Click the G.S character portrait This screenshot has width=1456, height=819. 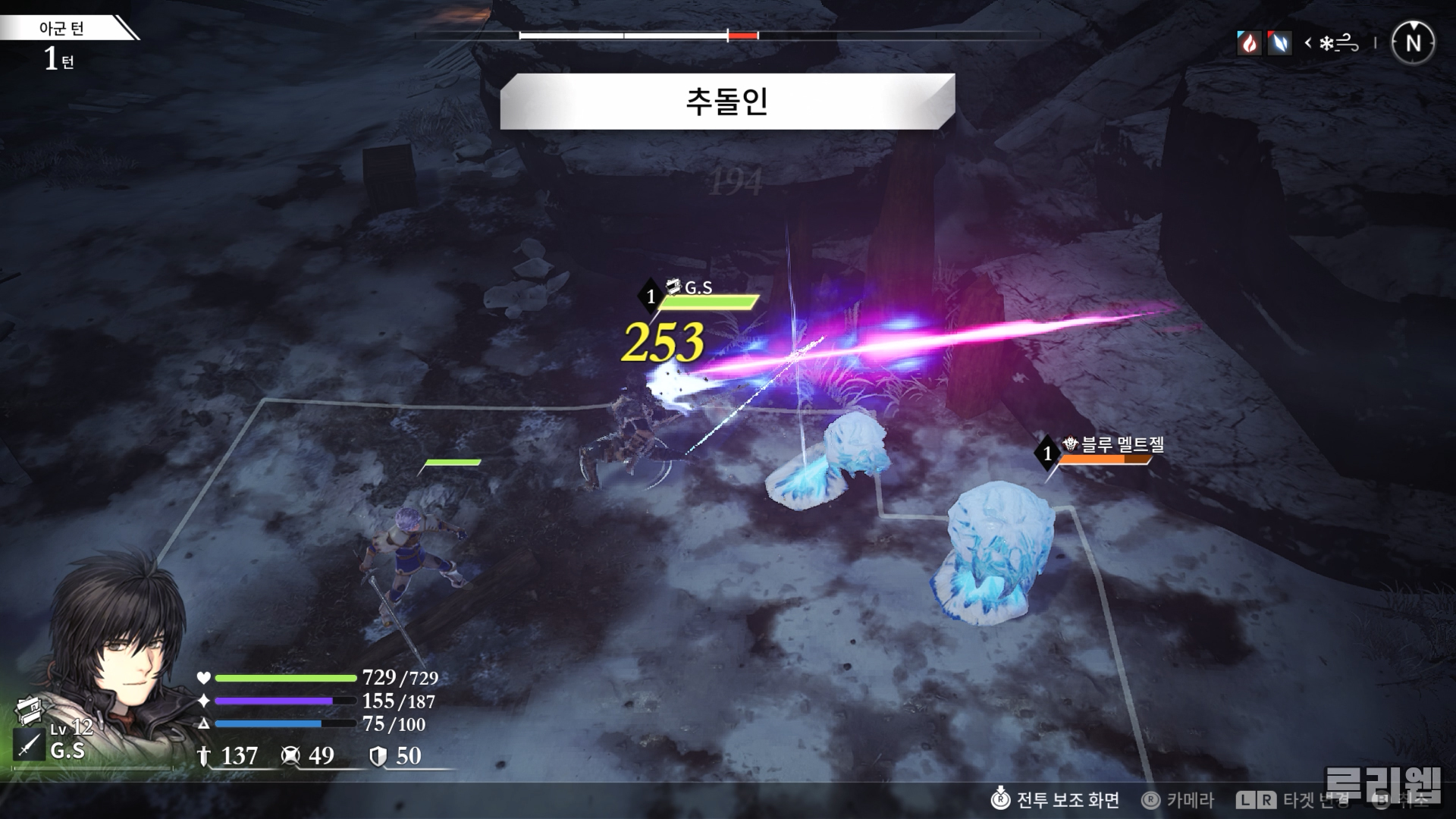pos(121,645)
